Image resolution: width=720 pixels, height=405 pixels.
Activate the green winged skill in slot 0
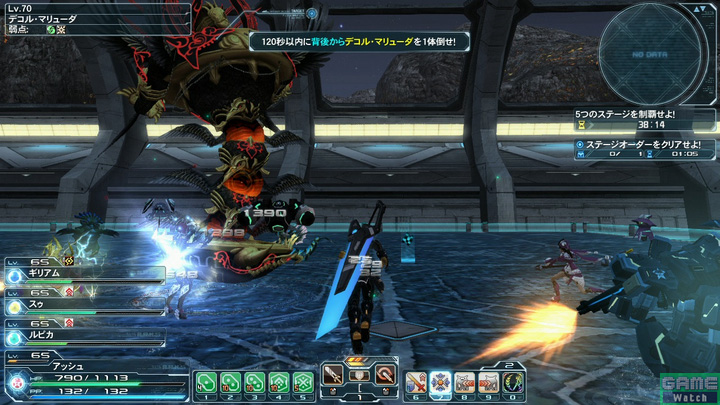[x=515, y=380]
